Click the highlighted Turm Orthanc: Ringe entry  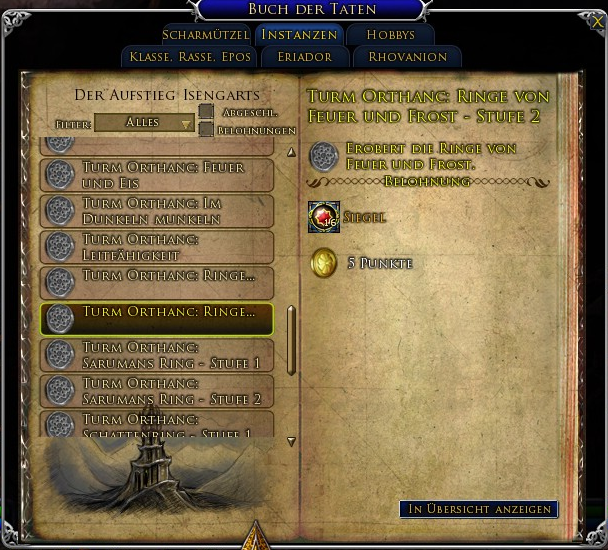pyautogui.click(x=157, y=318)
